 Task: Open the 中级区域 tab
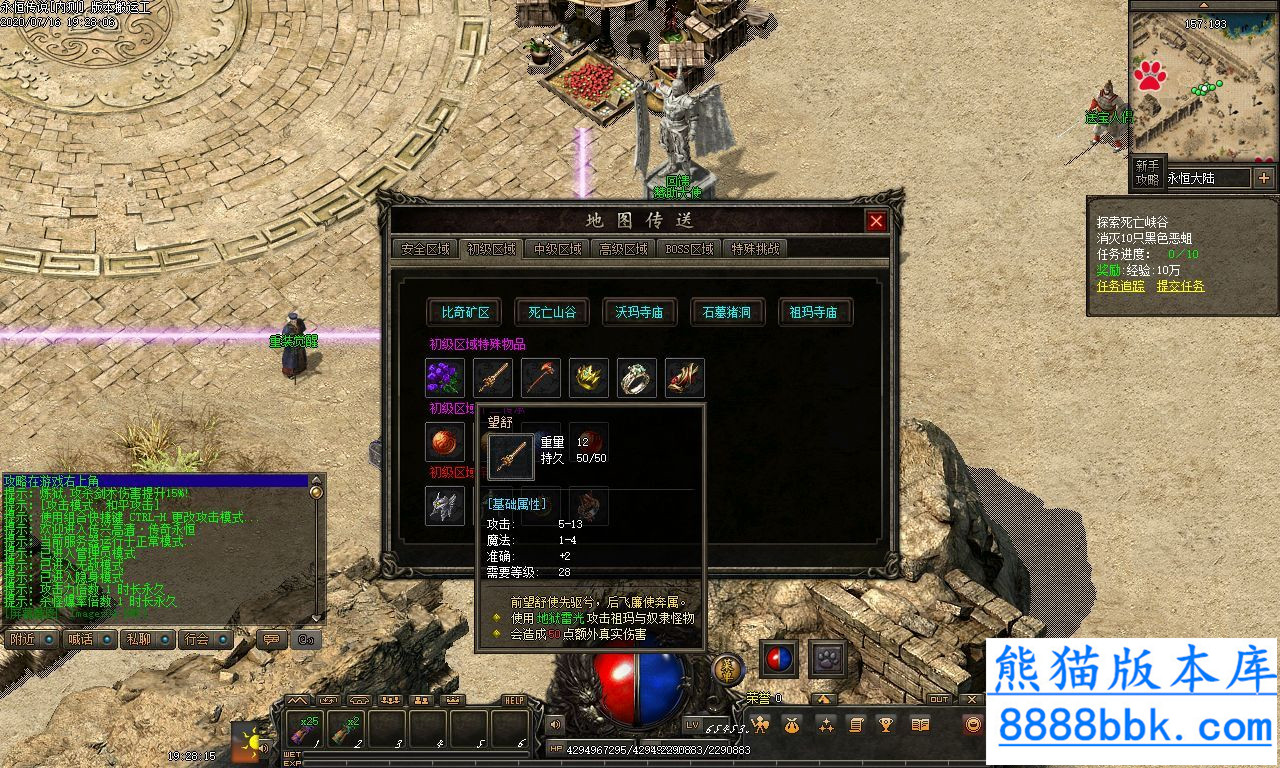[558, 249]
